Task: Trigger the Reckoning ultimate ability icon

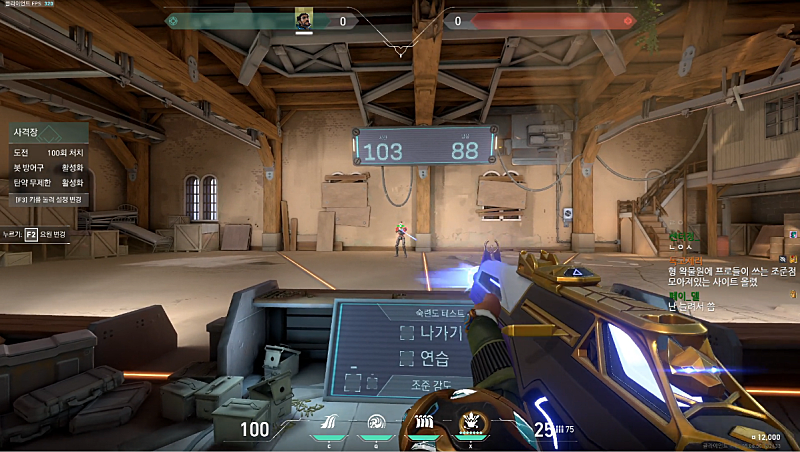Action: point(469,423)
